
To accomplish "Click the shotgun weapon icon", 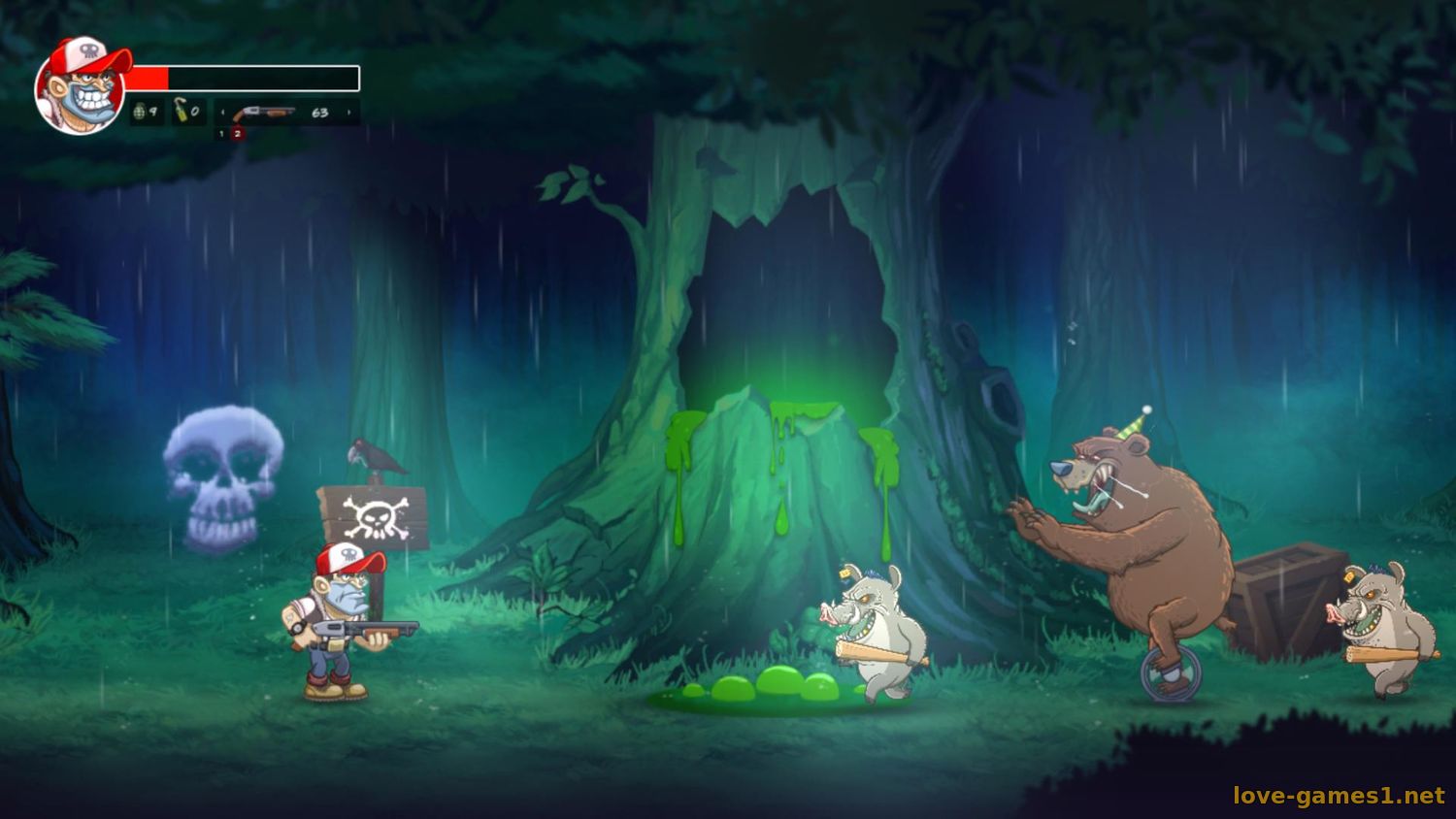I will point(264,114).
